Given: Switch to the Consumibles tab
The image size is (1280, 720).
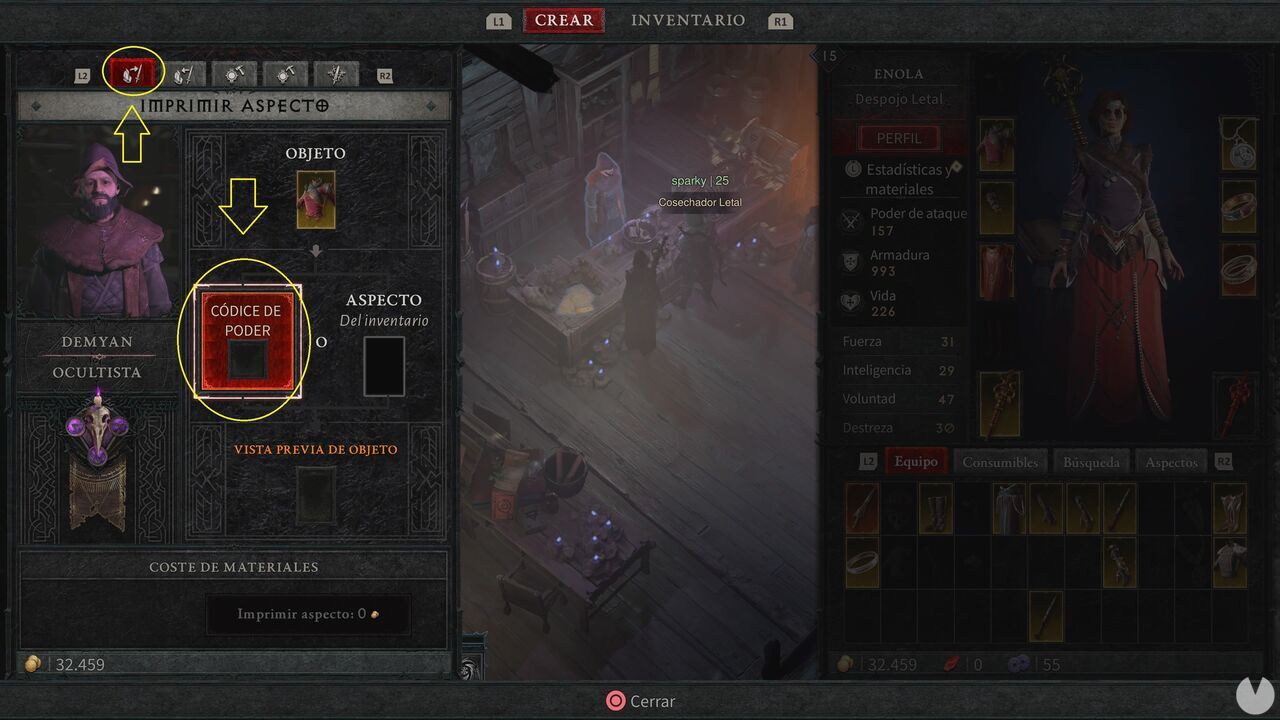Looking at the screenshot, I should [x=1001, y=461].
